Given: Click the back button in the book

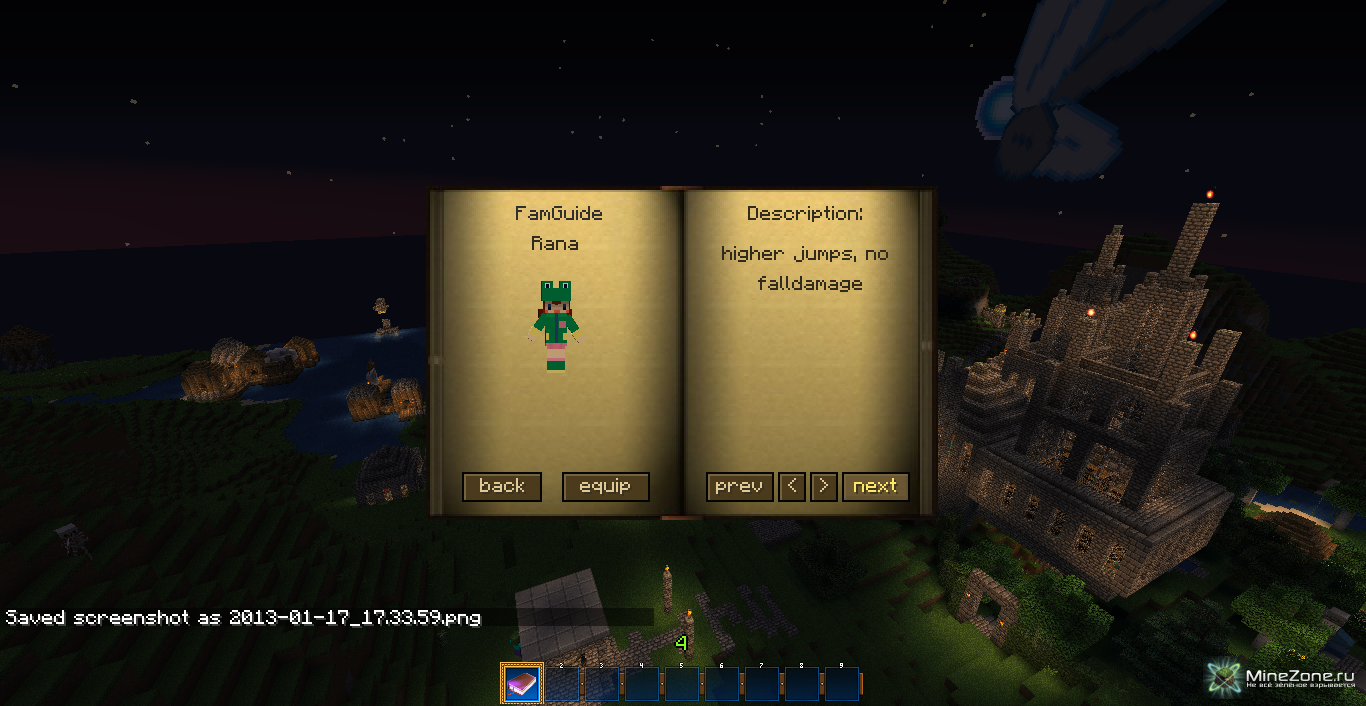Looking at the screenshot, I should point(502,487).
